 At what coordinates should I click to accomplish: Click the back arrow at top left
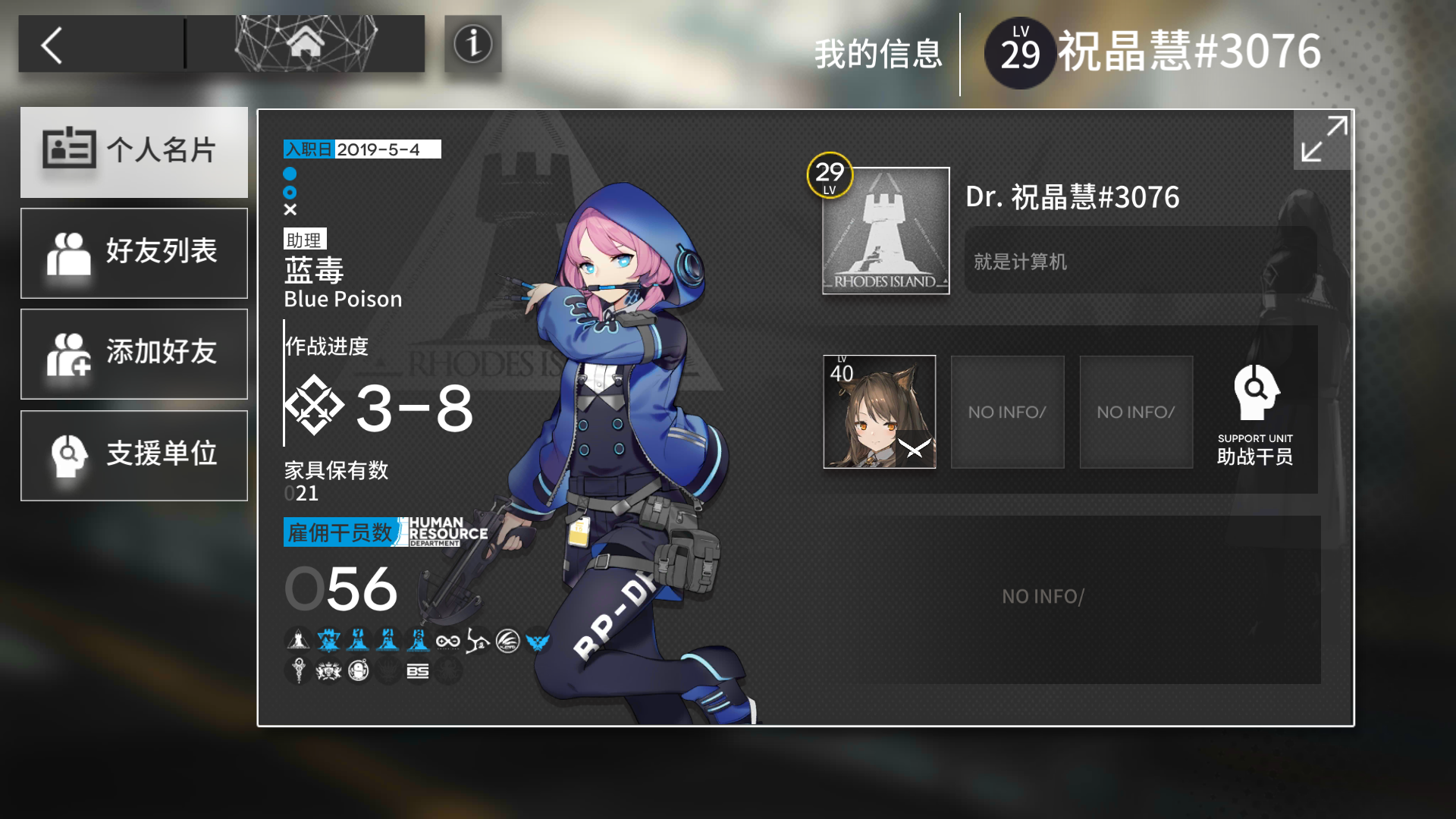coord(49,44)
